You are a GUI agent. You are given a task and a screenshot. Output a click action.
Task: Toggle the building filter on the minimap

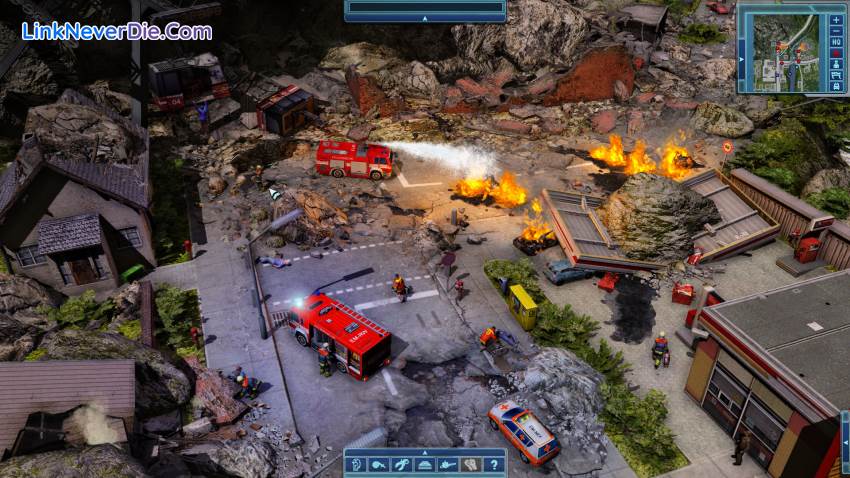pyautogui.click(x=836, y=76)
